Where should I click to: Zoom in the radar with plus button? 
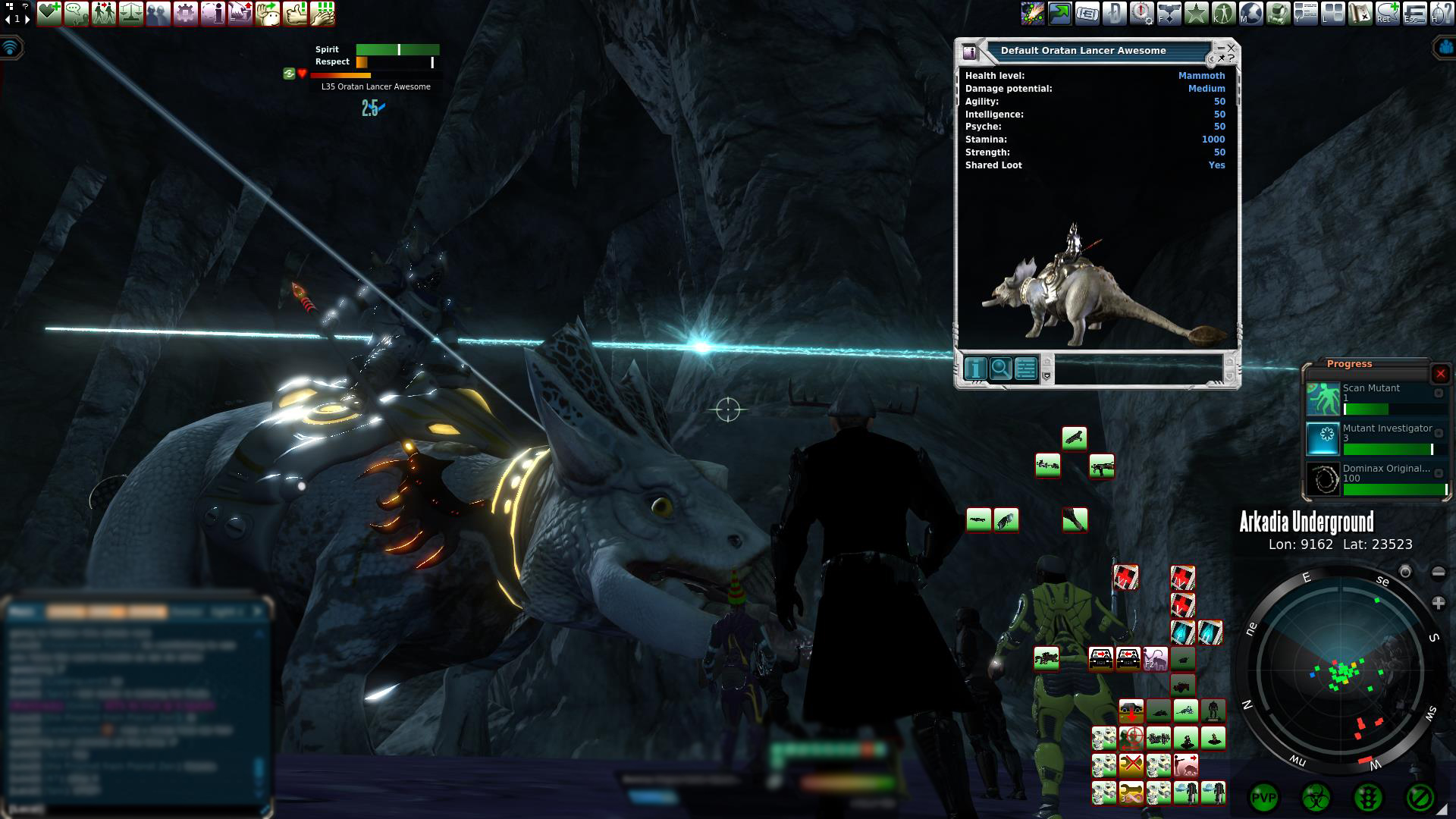(1438, 604)
